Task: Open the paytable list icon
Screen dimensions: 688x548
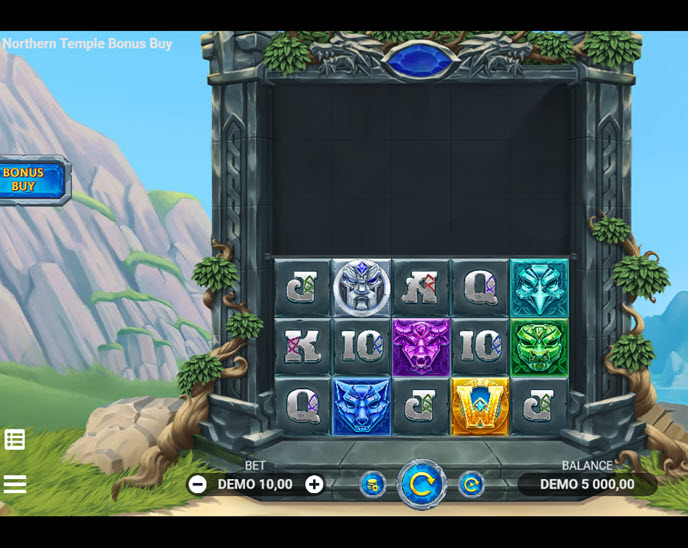Action: [15, 439]
